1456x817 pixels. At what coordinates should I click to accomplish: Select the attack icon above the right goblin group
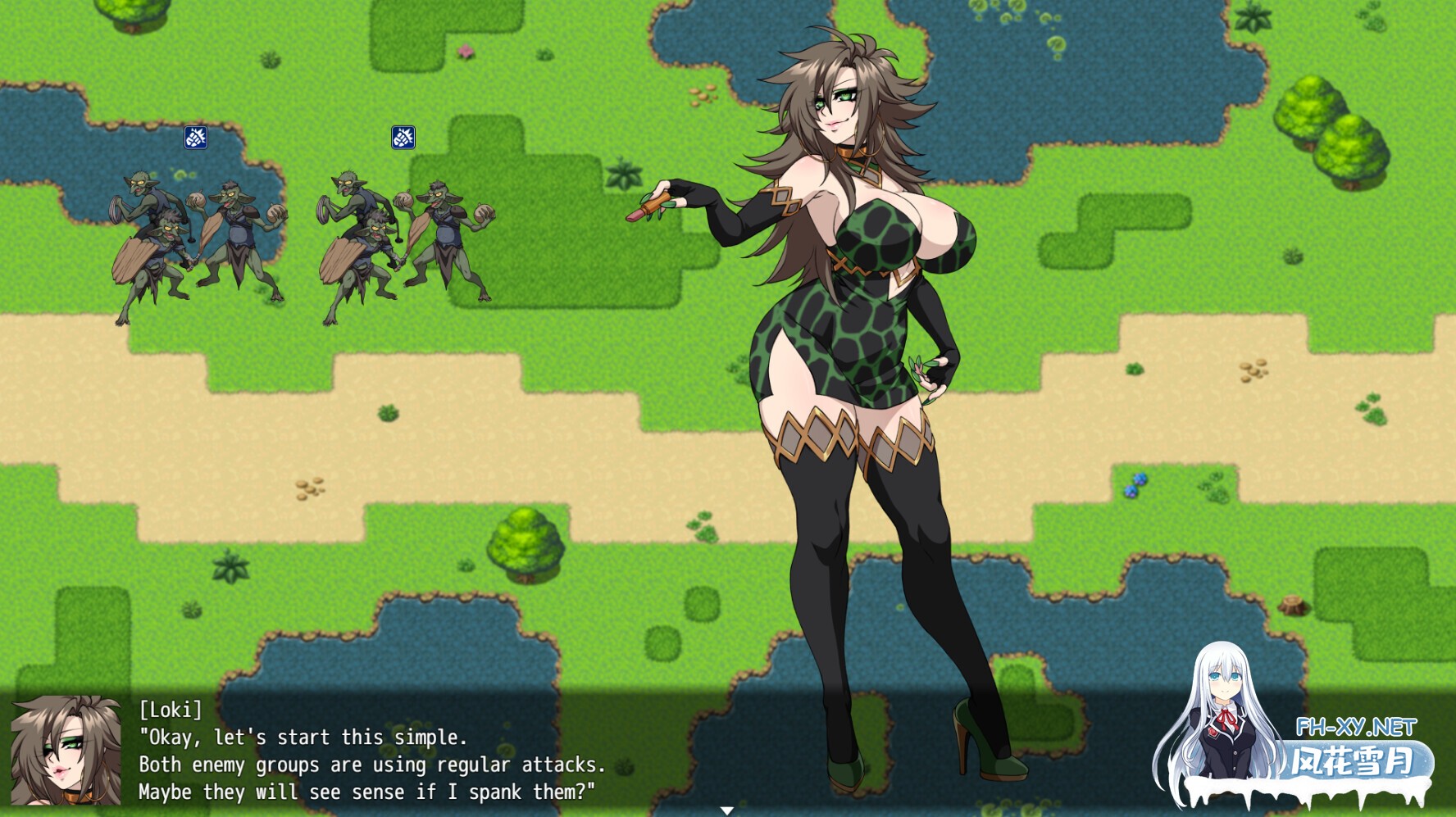403,138
